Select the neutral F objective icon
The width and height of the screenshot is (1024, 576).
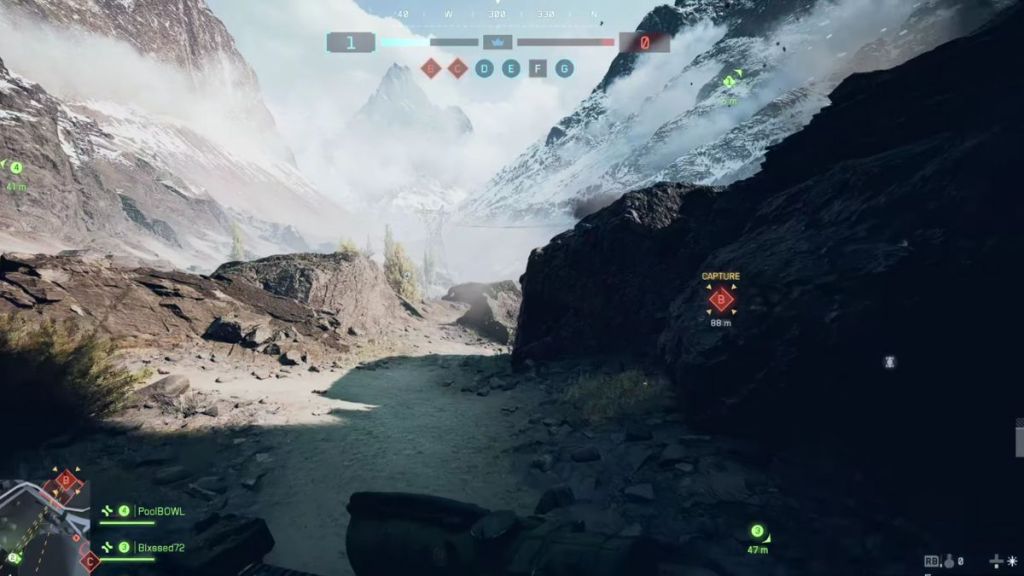(x=538, y=68)
